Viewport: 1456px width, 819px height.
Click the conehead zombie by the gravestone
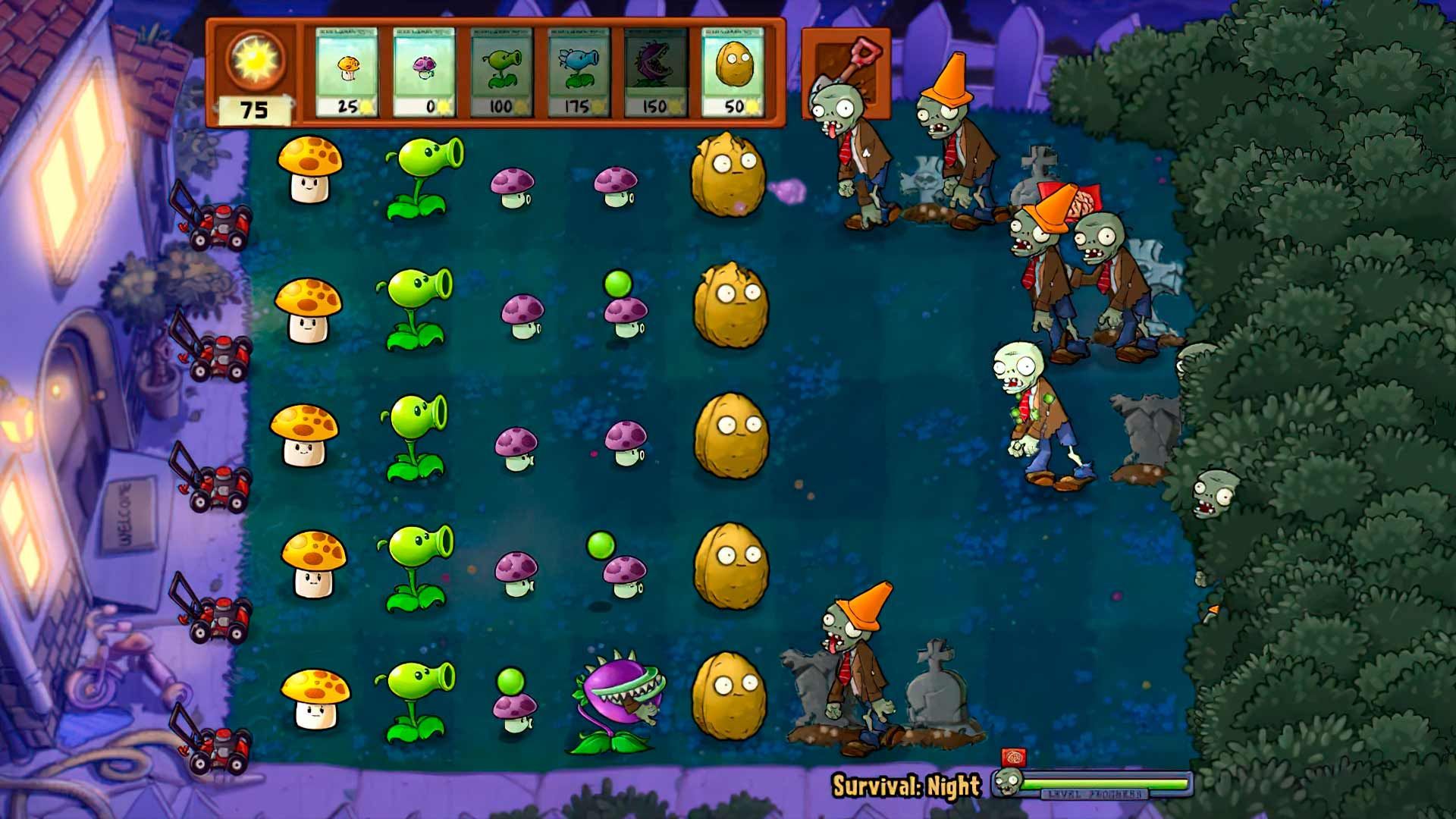click(849, 667)
